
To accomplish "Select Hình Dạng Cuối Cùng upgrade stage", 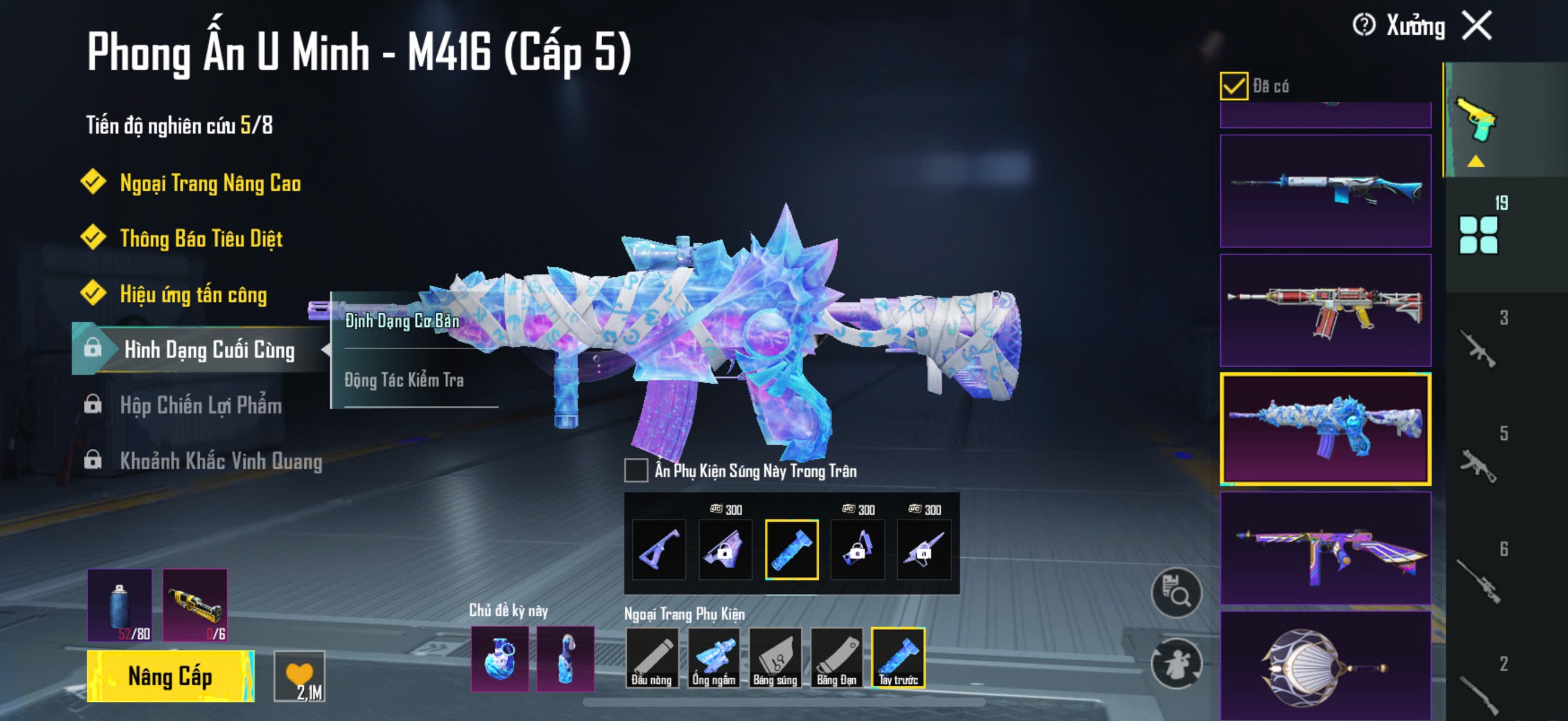I will 209,350.
